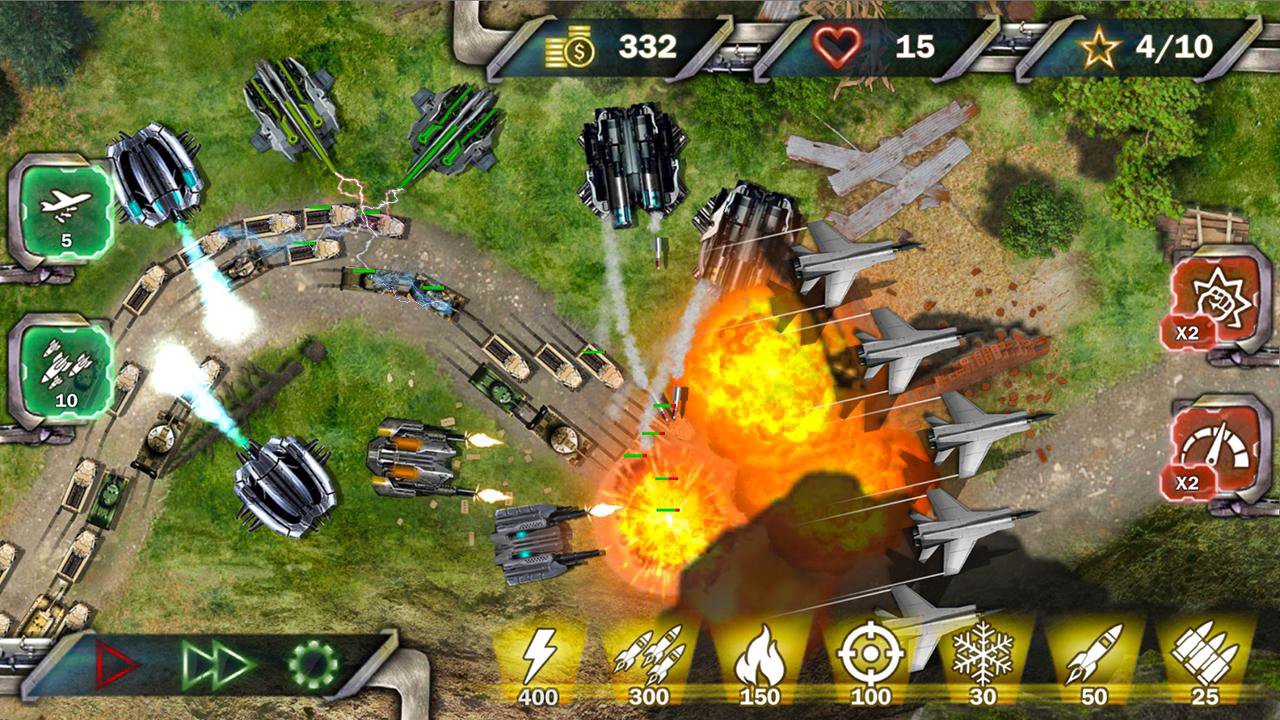Choose the multi-rocket tower costing 300

coord(649,660)
